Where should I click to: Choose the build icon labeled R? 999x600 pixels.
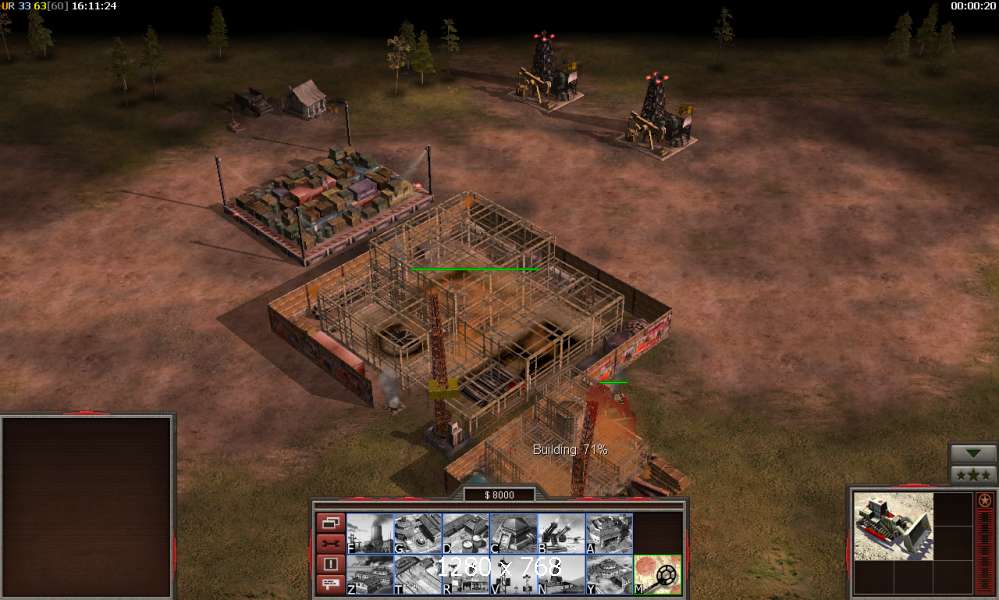[x=465, y=575]
